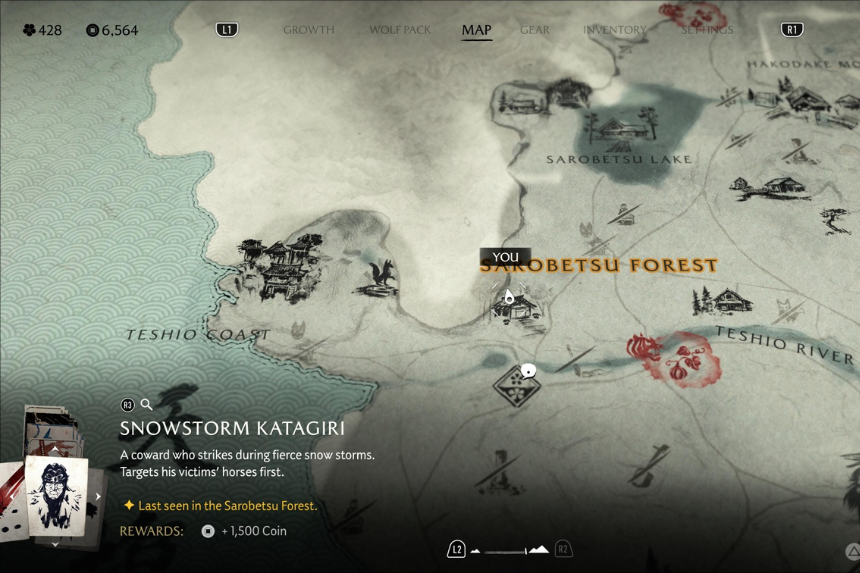
Task: Click the arrow right of the bounty card
Action: click(x=98, y=496)
